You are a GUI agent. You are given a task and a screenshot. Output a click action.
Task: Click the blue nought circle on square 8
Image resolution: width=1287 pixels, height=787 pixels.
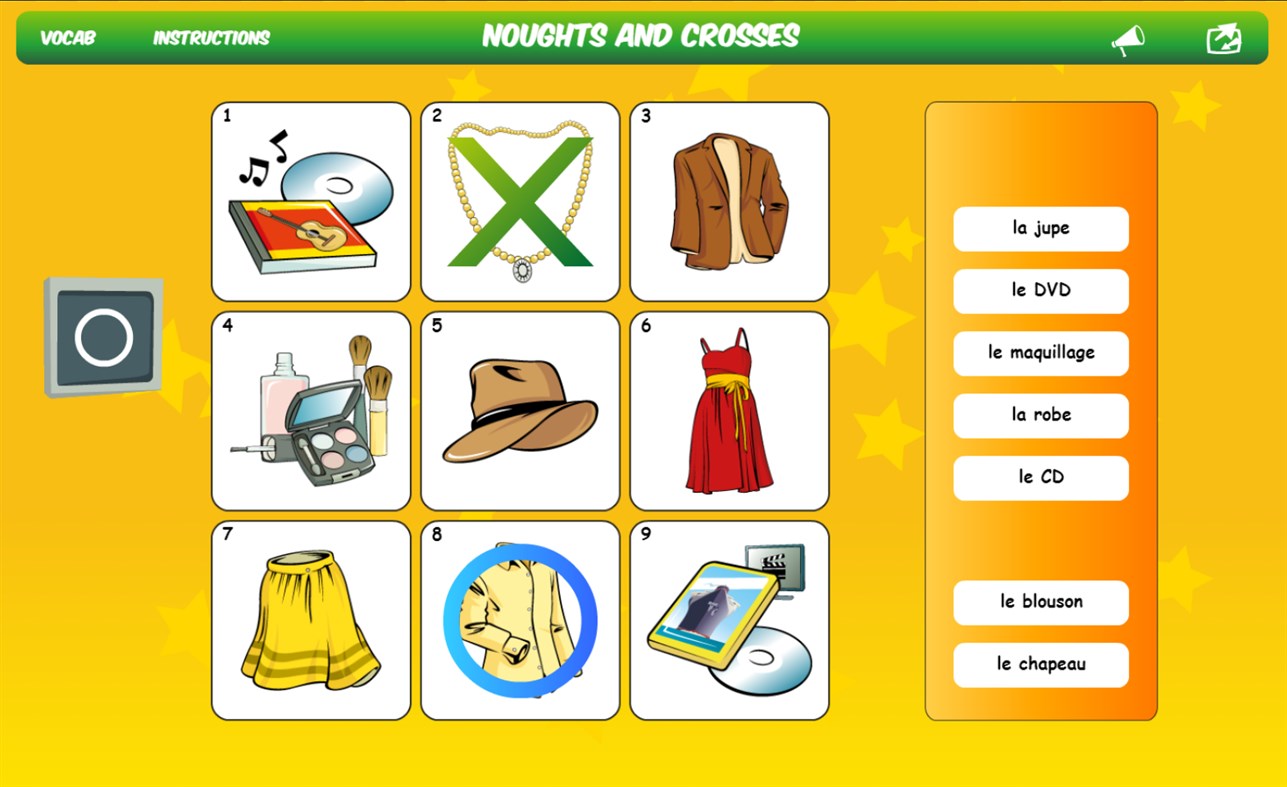[519, 617]
